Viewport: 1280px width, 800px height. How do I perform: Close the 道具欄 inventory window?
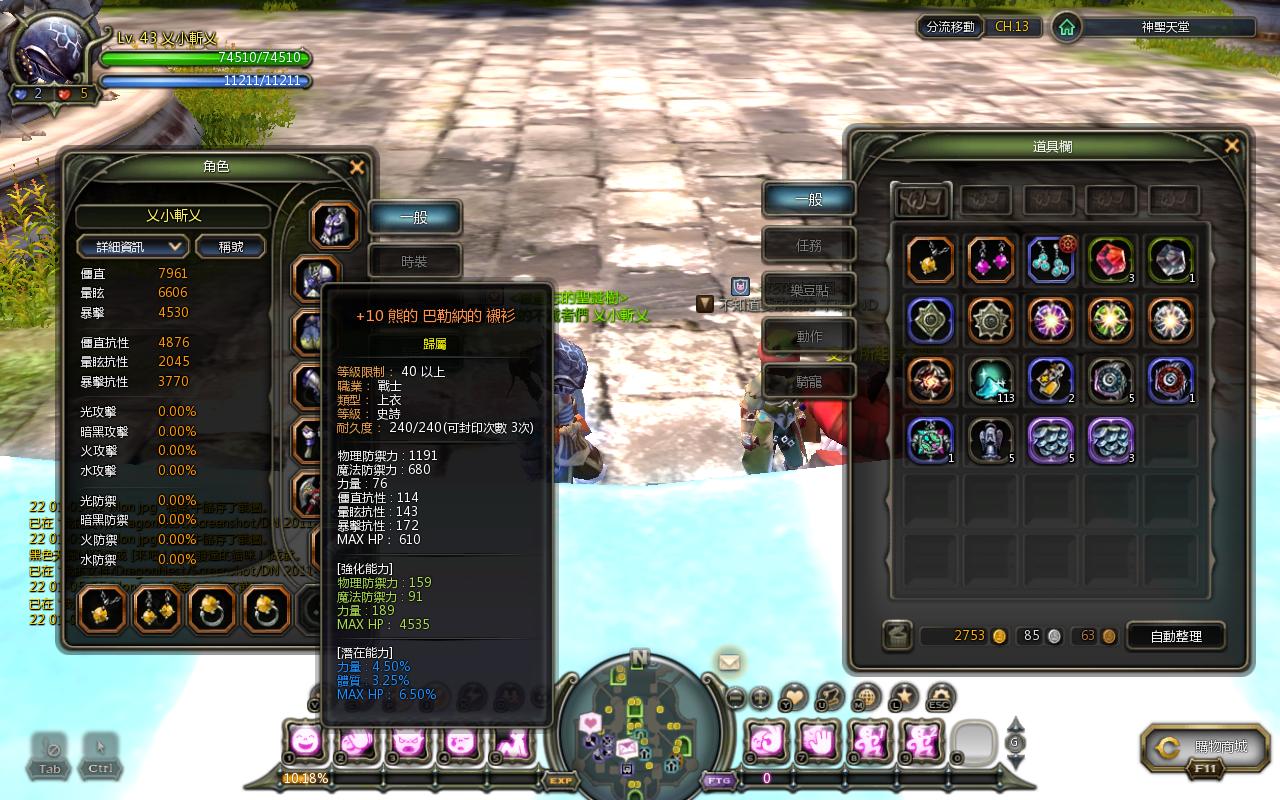[1232, 146]
